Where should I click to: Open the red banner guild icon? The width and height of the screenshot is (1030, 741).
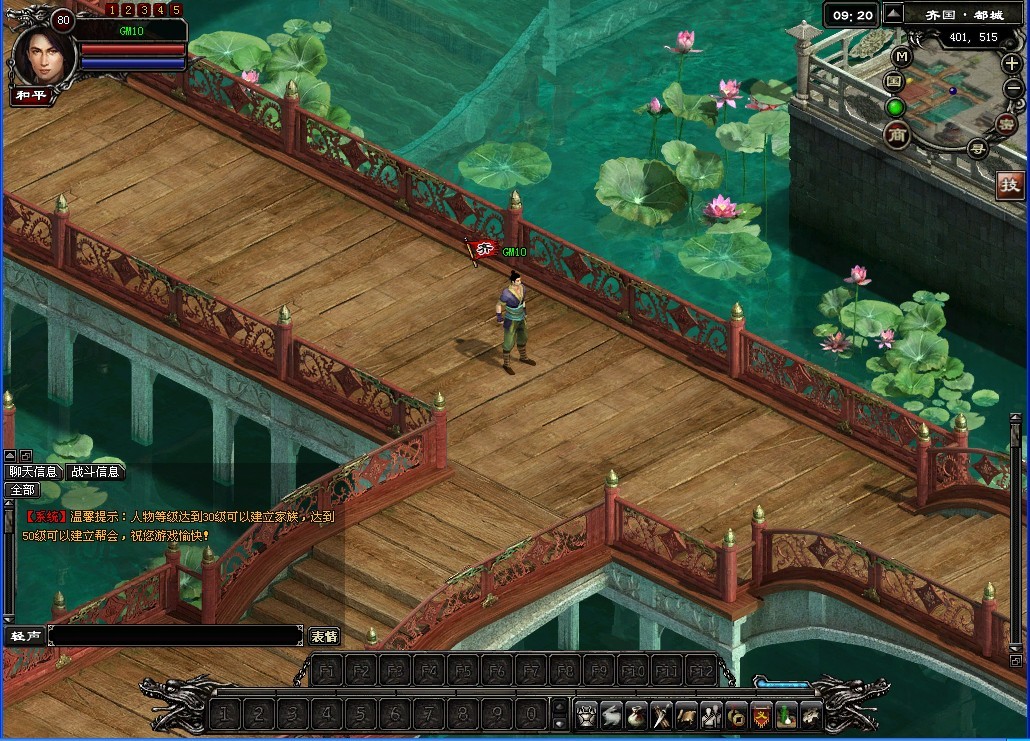pyautogui.click(x=761, y=714)
